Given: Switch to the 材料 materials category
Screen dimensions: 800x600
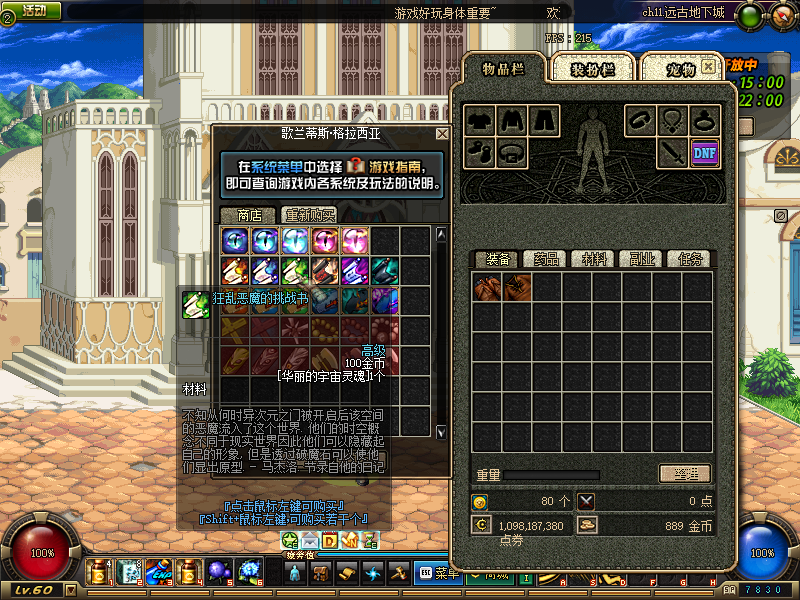Looking at the screenshot, I should [x=594, y=259].
